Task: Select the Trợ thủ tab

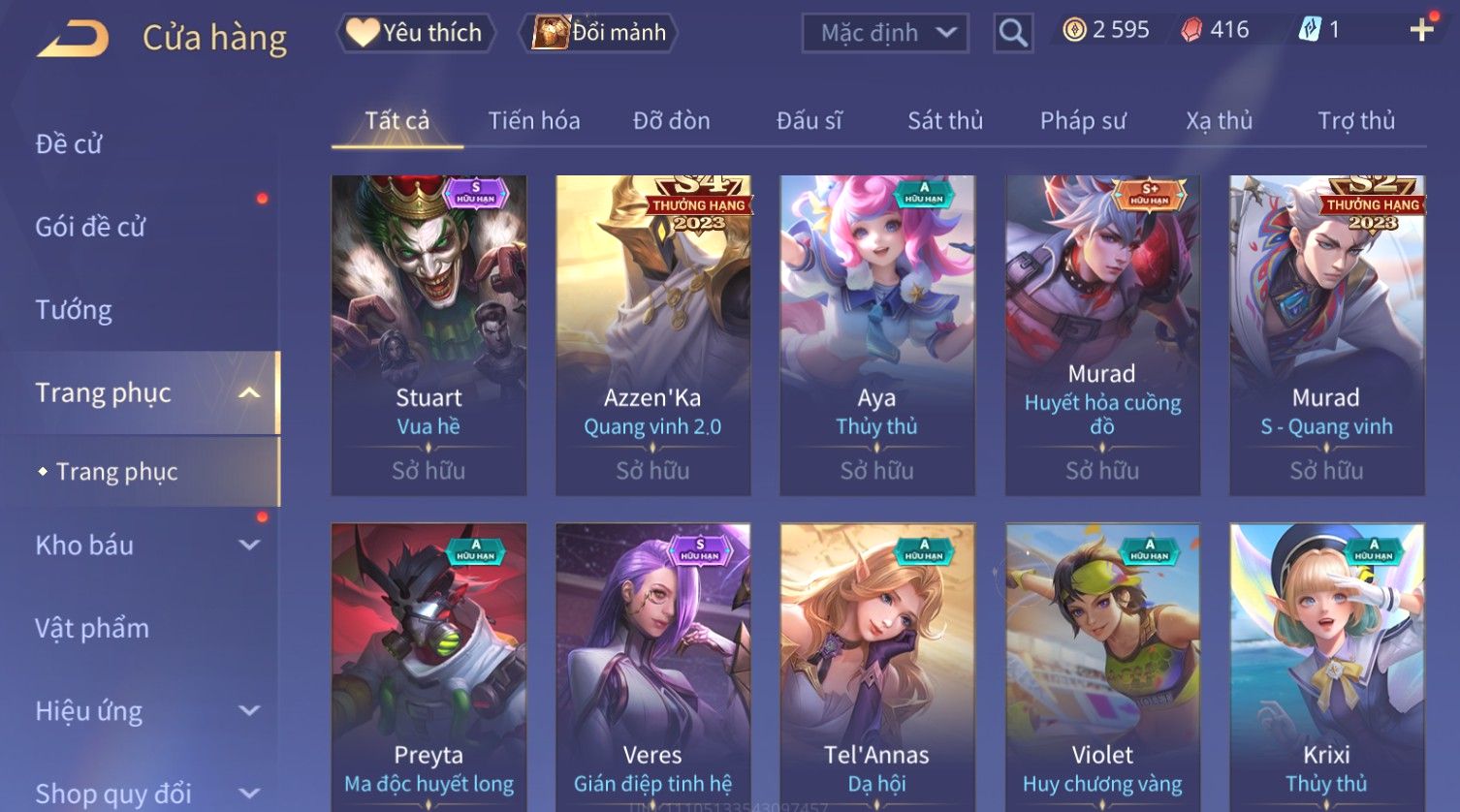Action: (x=1355, y=121)
